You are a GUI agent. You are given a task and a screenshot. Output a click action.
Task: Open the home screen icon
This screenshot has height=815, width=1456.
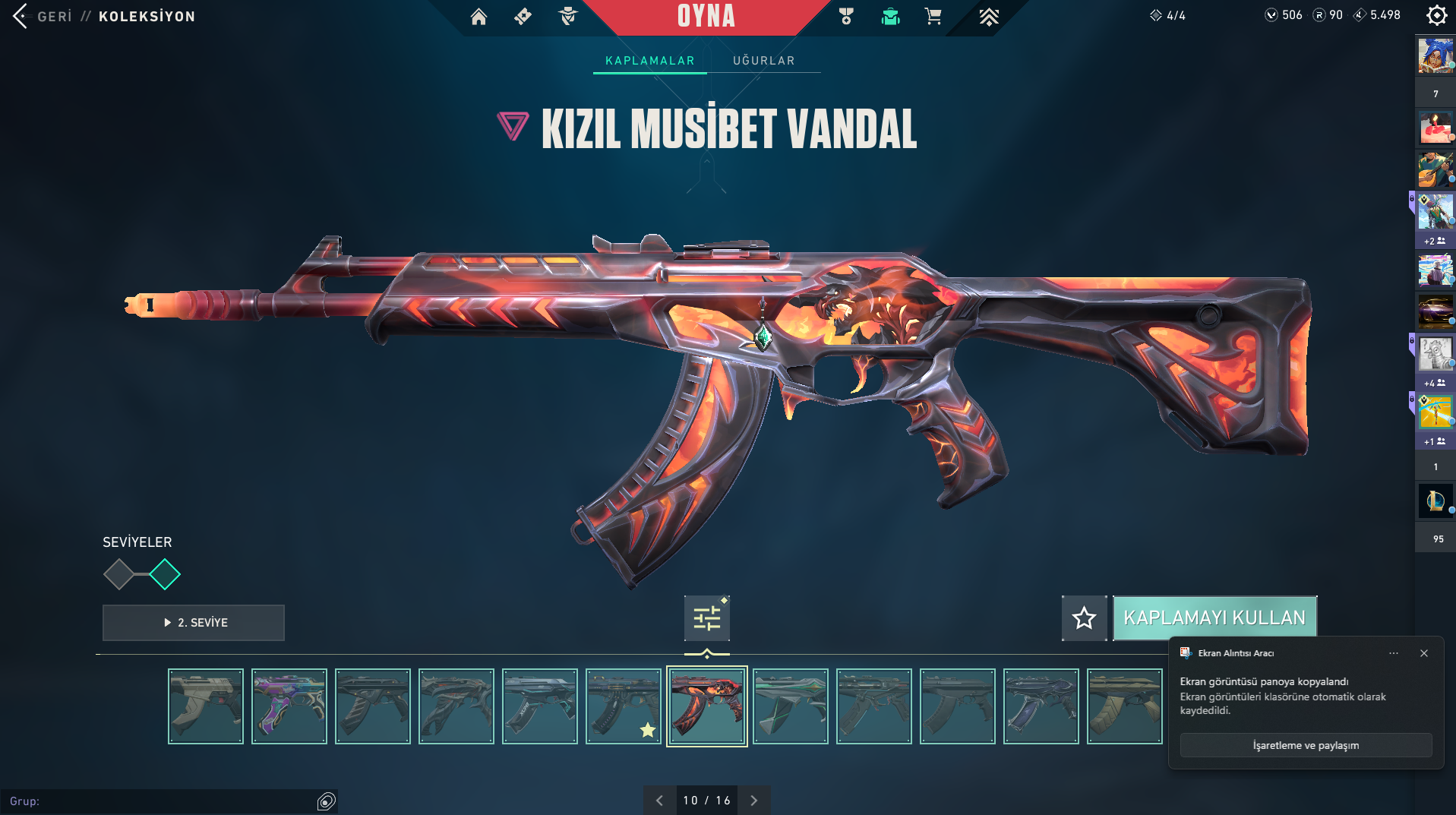[478, 16]
